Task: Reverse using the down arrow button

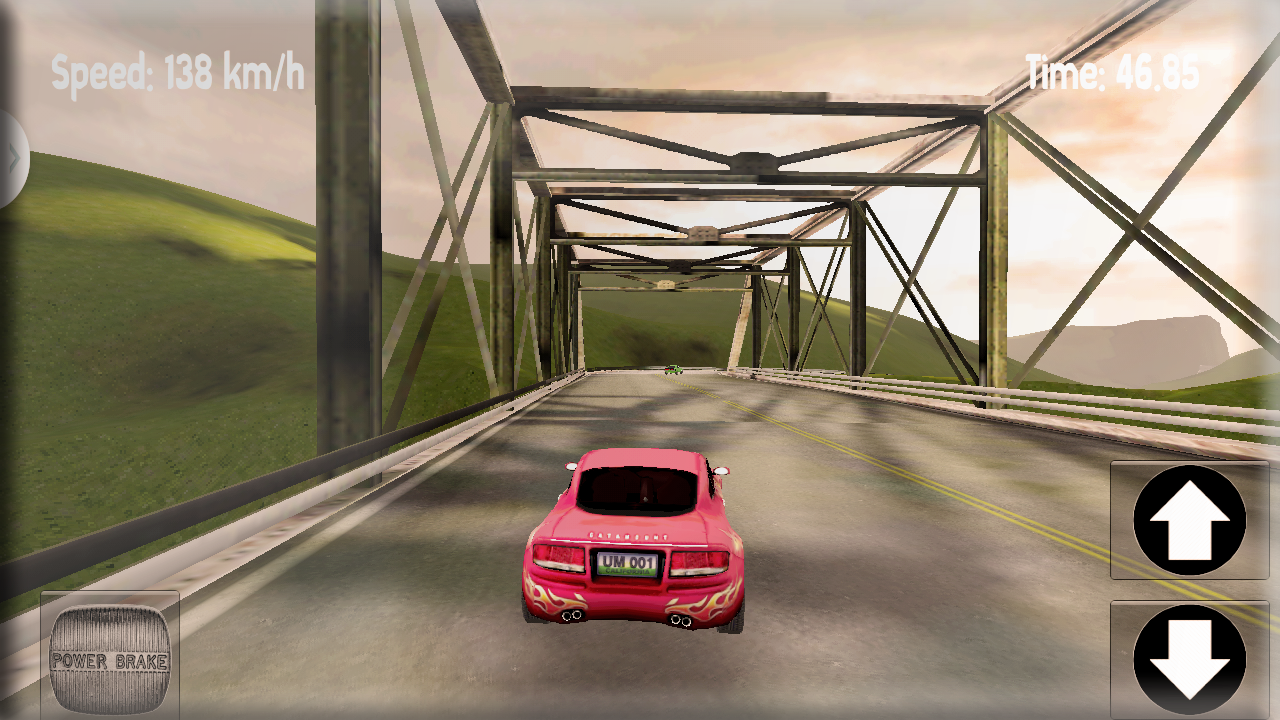Action: click(x=1189, y=659)
